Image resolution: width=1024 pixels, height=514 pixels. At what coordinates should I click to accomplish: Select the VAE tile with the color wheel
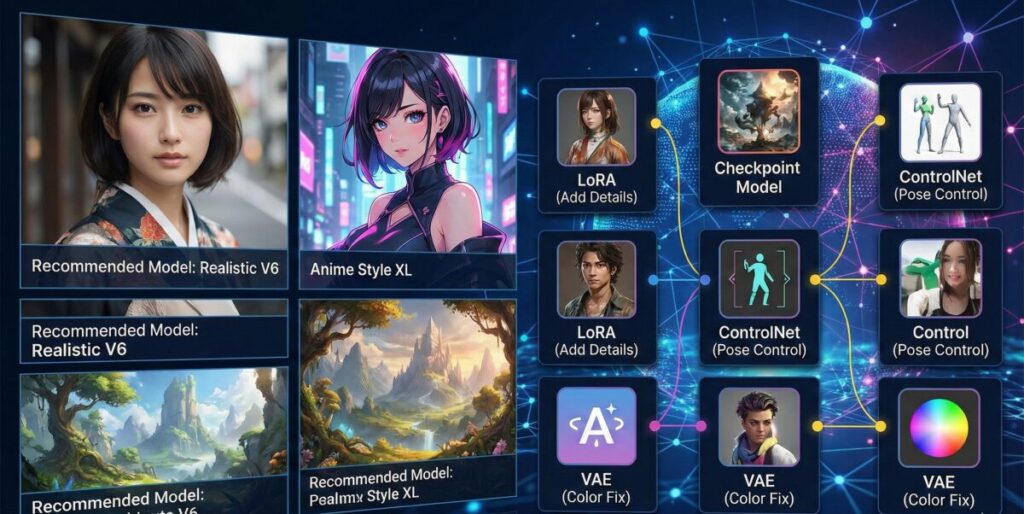(x=940, y=447)
